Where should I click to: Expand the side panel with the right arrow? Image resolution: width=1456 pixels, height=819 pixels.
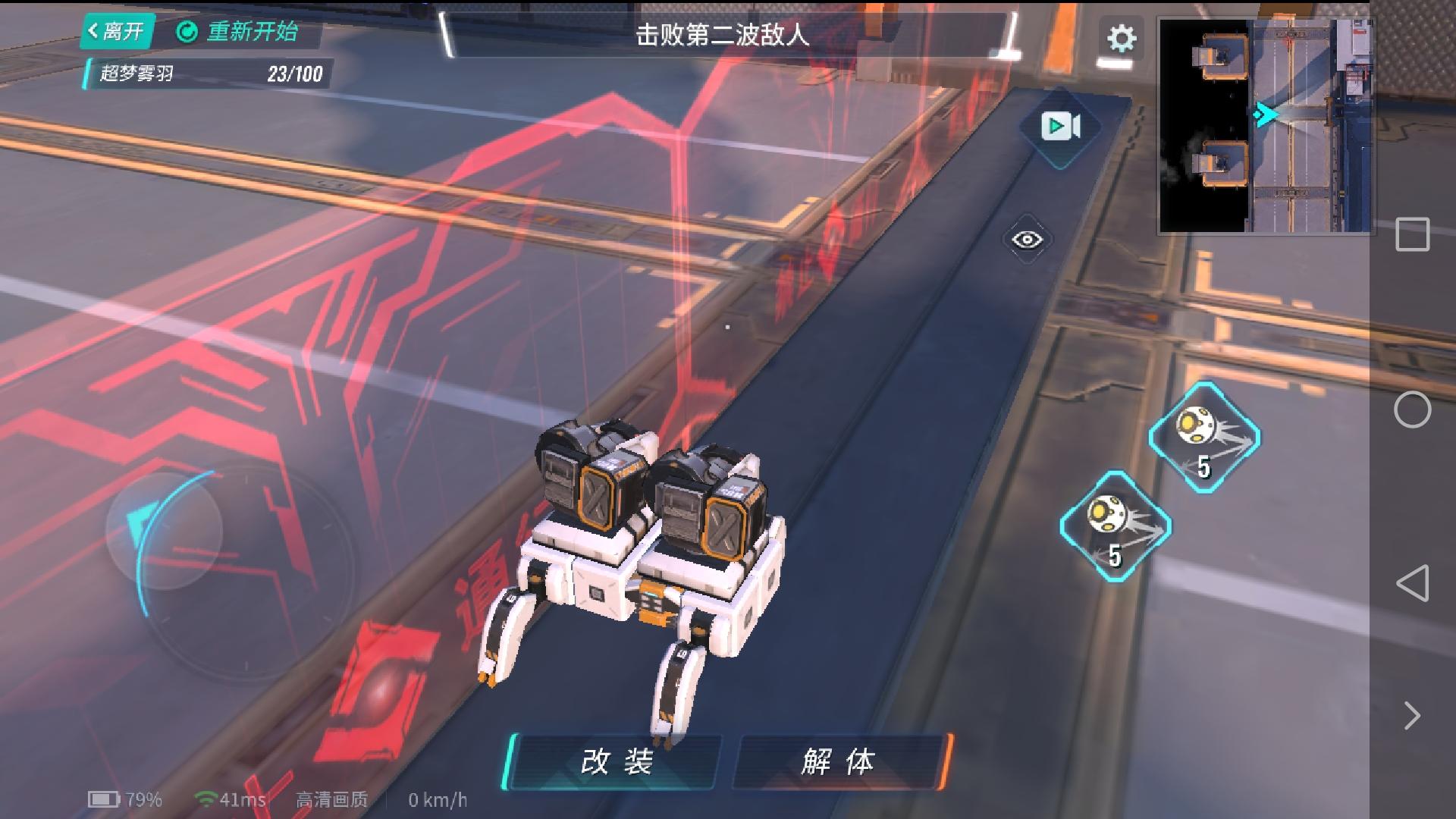click(1412, 714)
